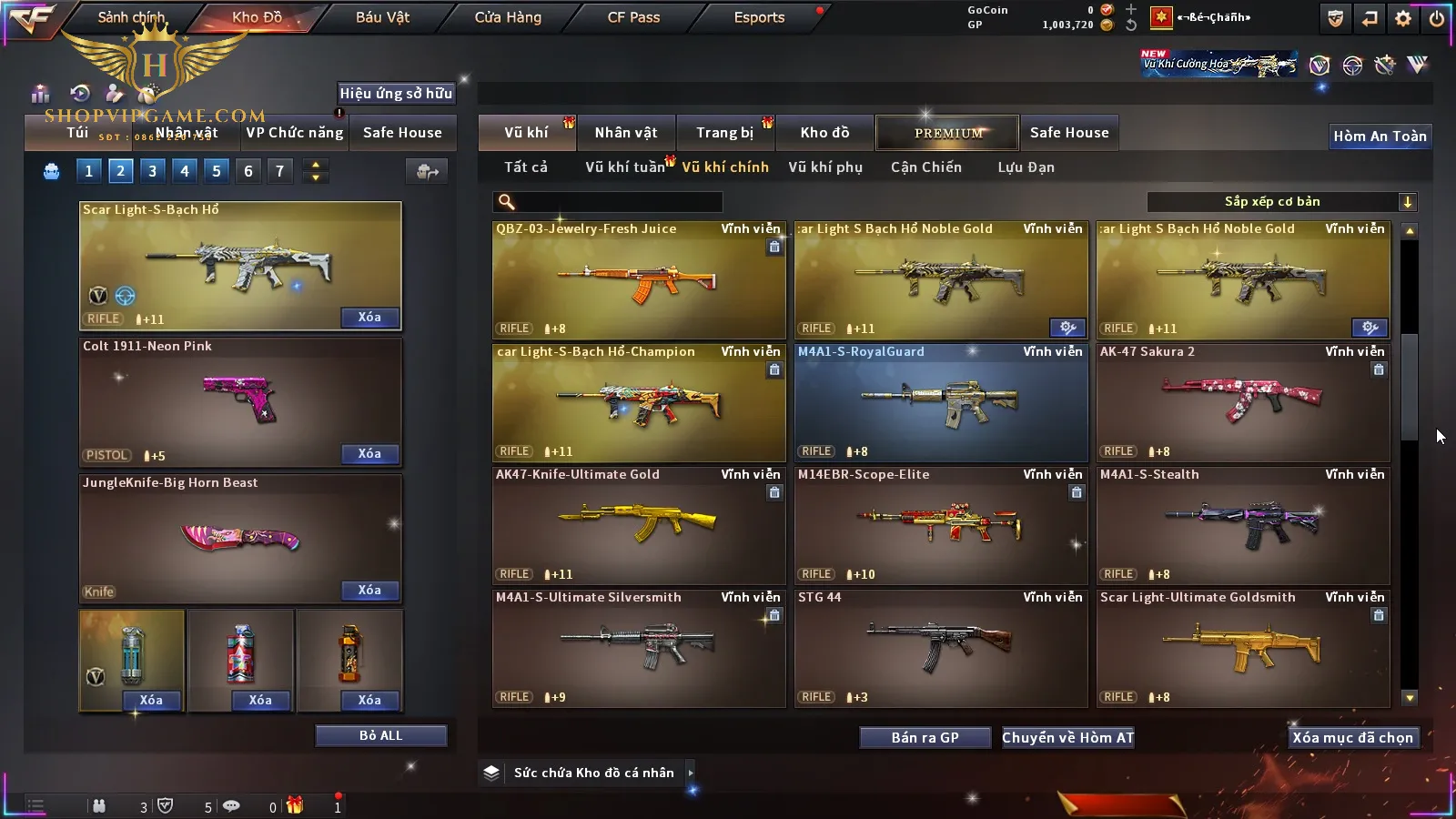Click Chuyển về Hòm AT button
Screen dimensions: 1456x819
tap(1068, 737)
